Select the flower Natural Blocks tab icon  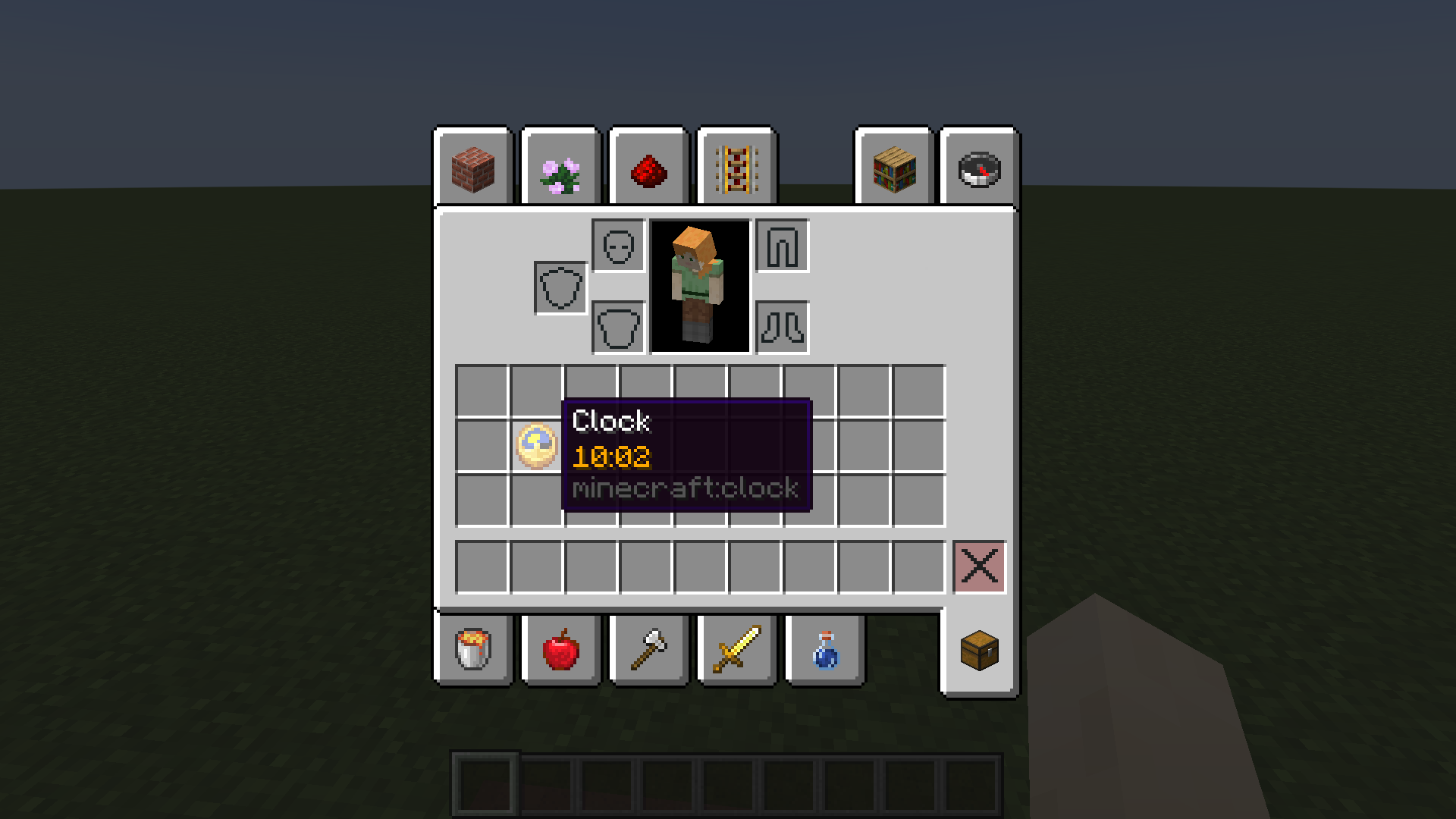click(x=560, y=168)
